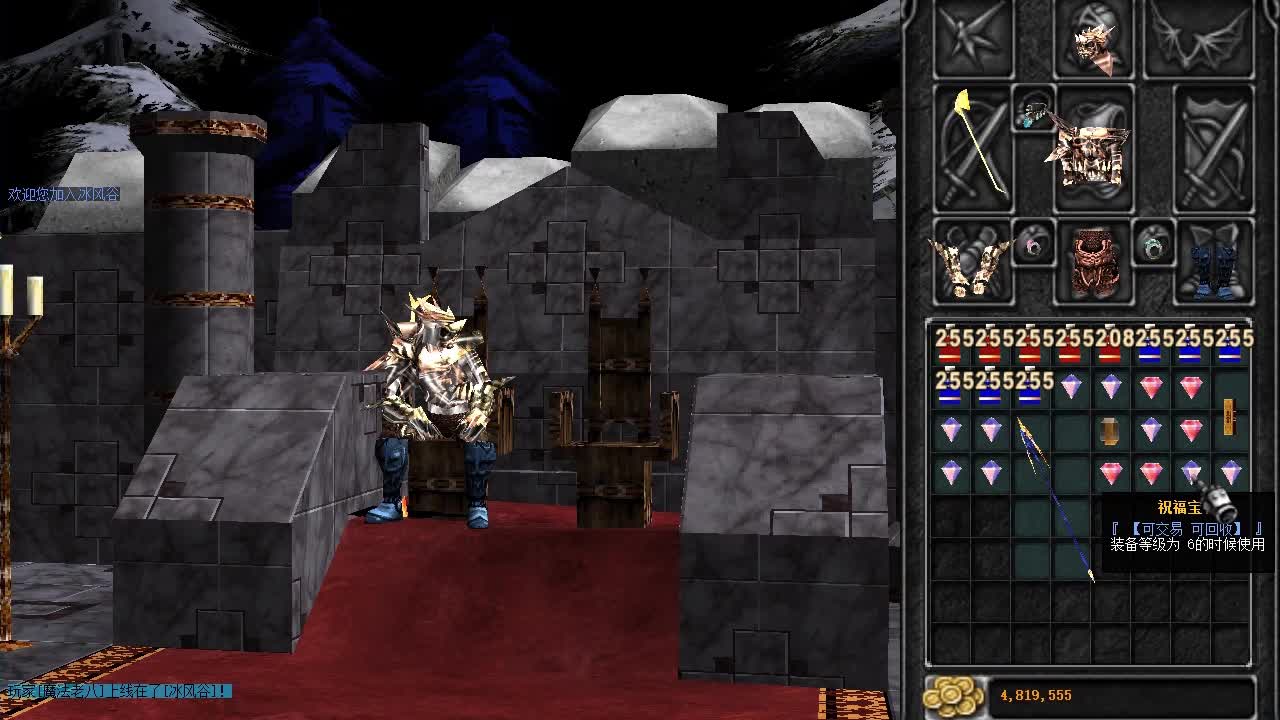Click the equipped red chainmail pants

point(1093,263)
